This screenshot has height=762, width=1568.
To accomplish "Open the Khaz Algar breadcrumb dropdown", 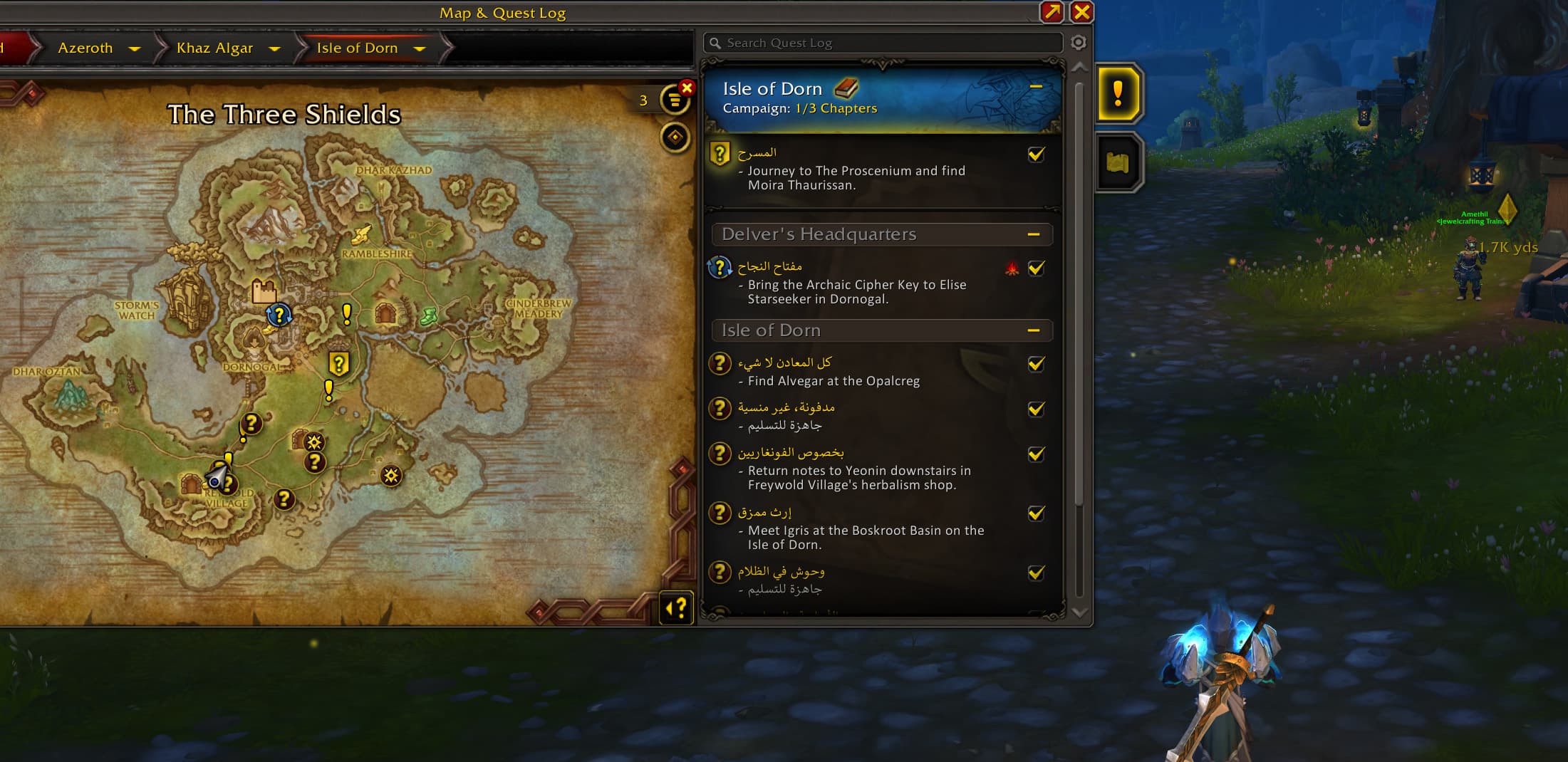I will pyautogui.click(x=274, y=48).
